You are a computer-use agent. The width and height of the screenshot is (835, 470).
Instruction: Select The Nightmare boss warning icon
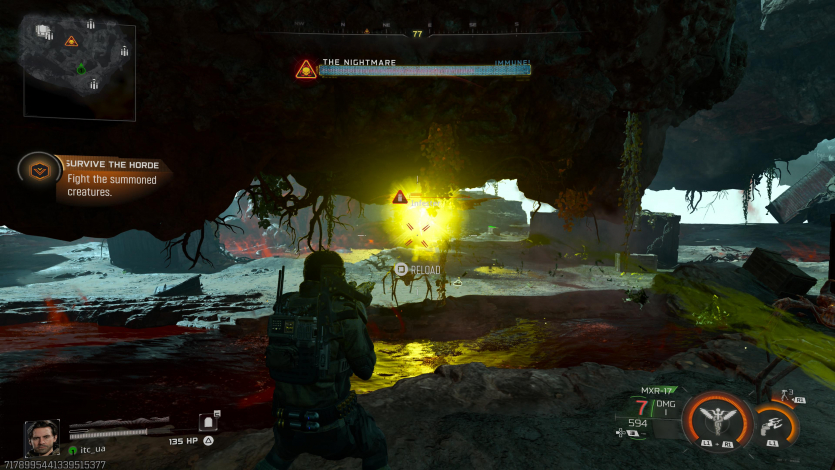click(306, 69)
